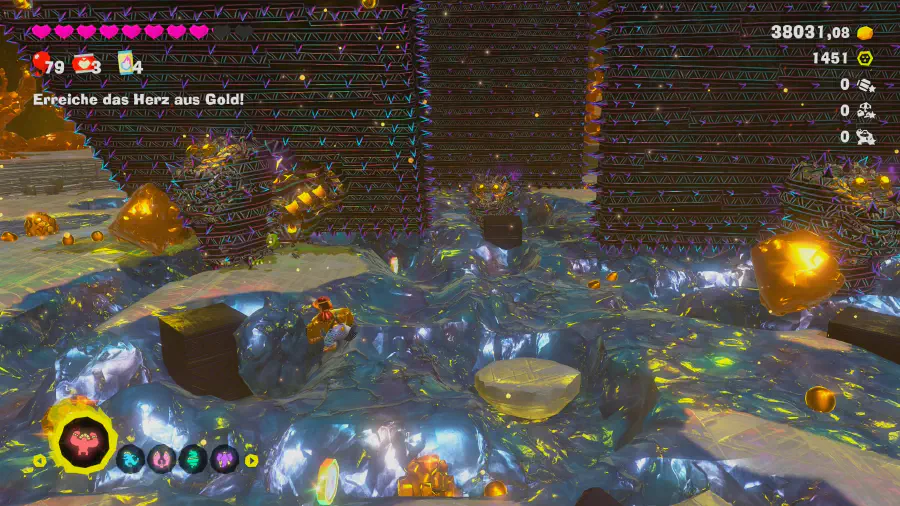
Task: Use the red heart juice can item
Action: point(83,65)
